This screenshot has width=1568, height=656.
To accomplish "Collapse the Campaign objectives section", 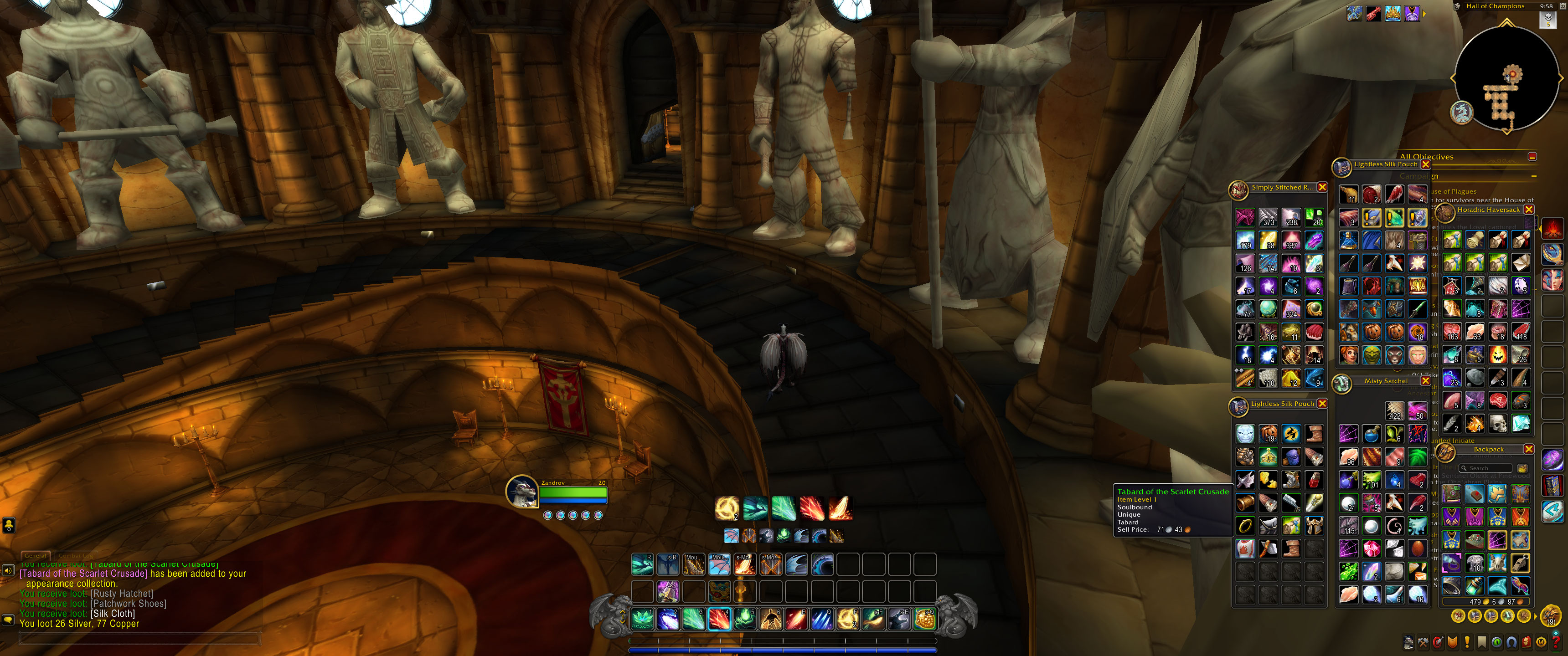I will (1533, 176).
